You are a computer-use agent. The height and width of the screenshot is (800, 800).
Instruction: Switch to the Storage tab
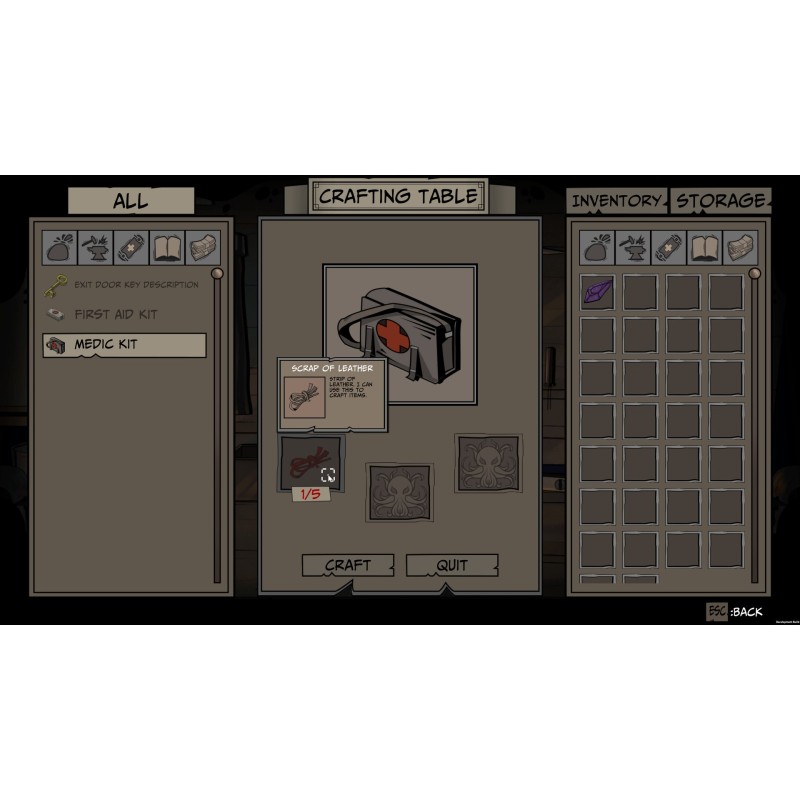[719, 201]
